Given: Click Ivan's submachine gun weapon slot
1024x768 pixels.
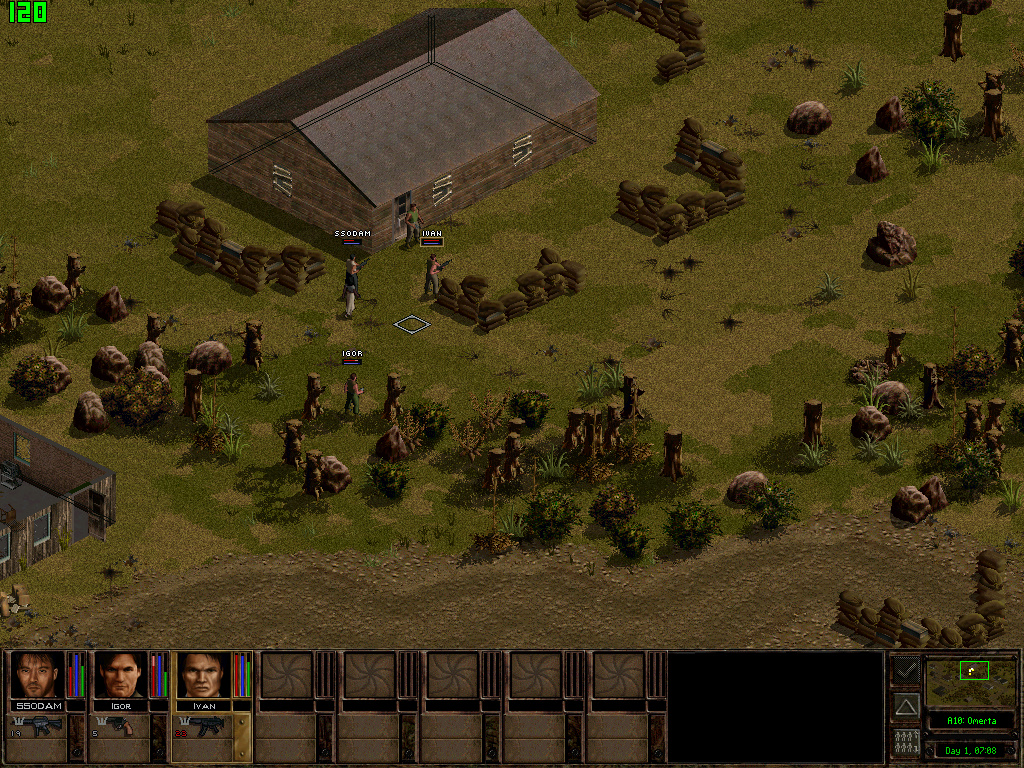Looking at the screenshot, I should (x=204, y=727).
